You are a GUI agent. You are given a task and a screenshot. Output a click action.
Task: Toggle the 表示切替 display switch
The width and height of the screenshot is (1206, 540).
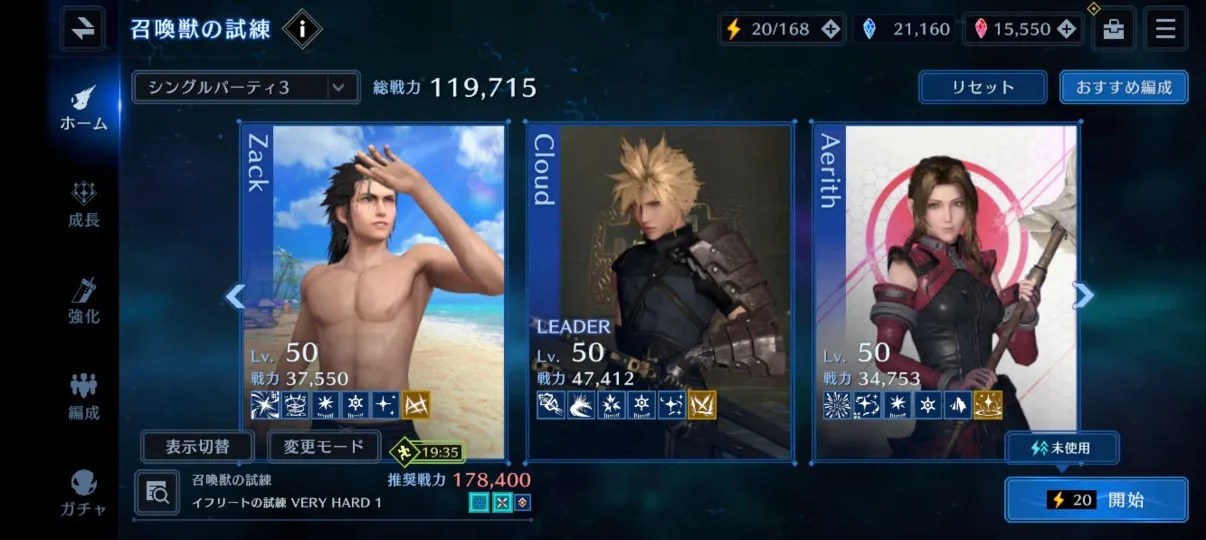pyautogui.click(x=196, y=446)
